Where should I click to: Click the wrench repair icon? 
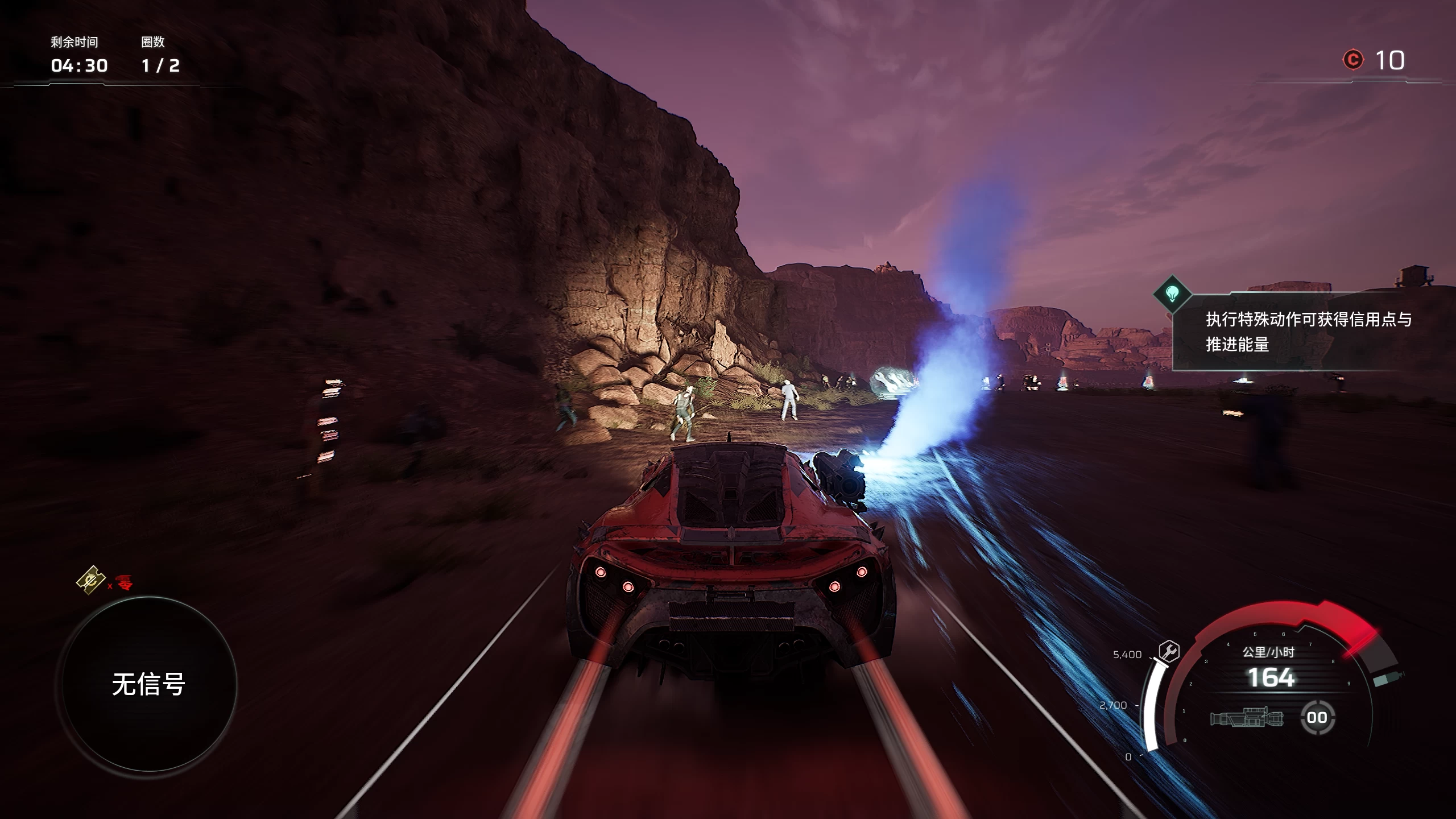coord(1169,651)
